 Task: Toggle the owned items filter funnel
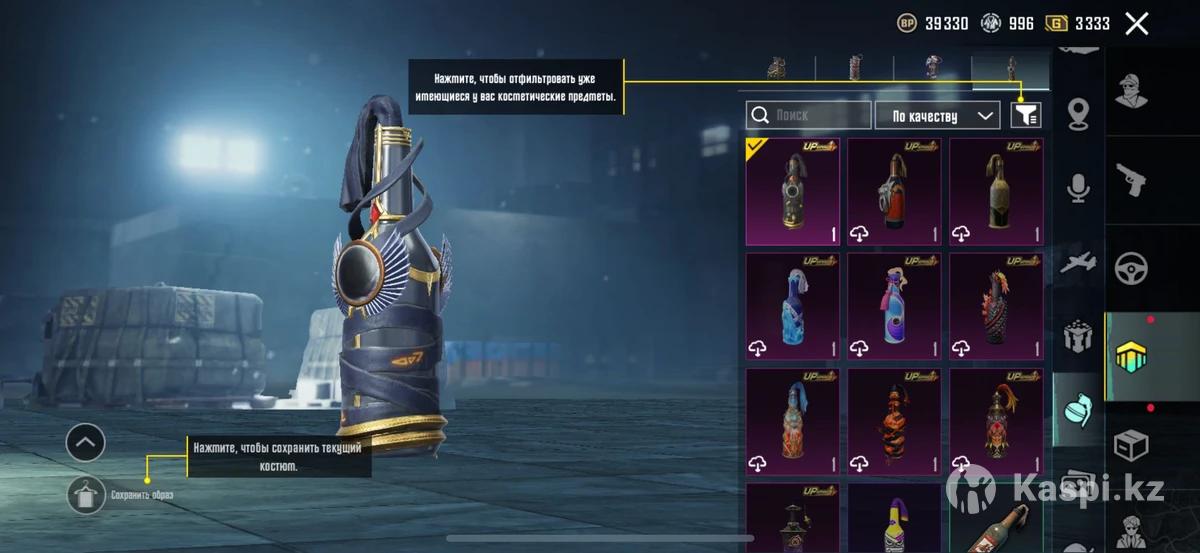tap(1026, 116)
